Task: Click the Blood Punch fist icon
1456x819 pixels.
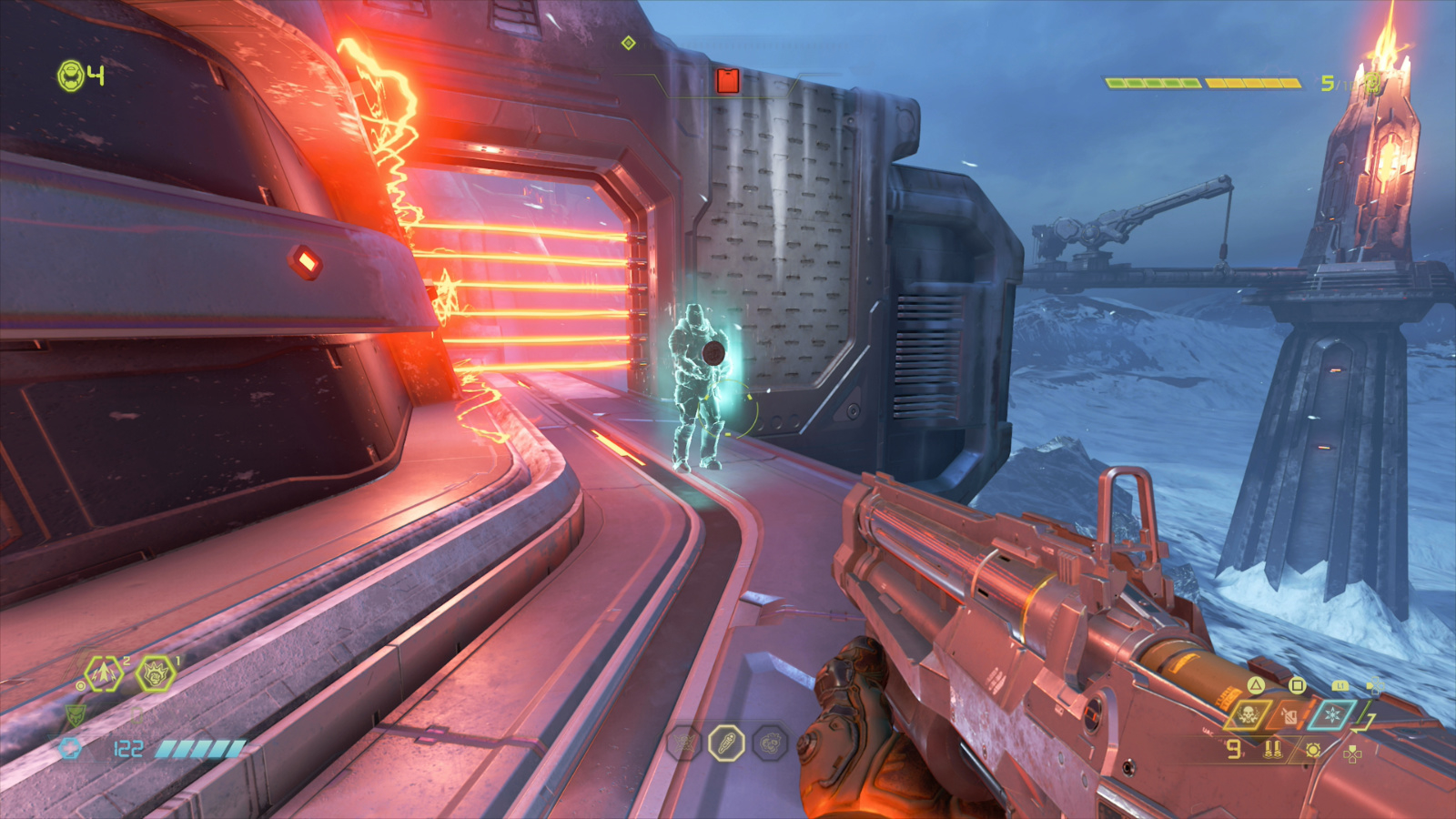Action: [155, 674]
